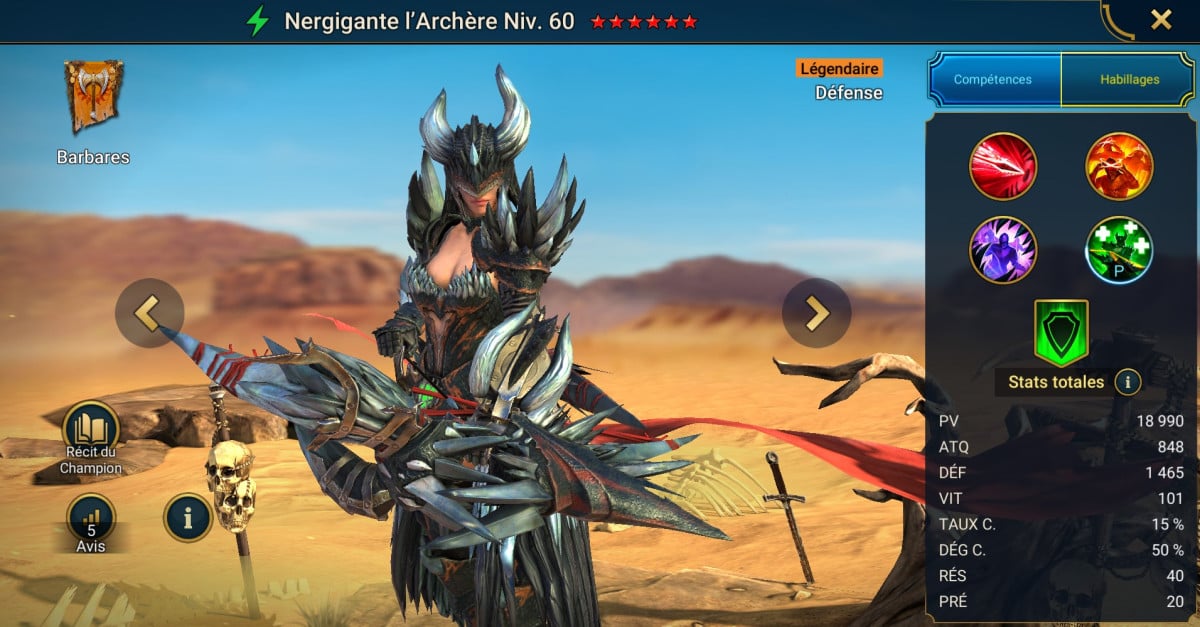Click the round info button beside Avis

pos(188,517)
